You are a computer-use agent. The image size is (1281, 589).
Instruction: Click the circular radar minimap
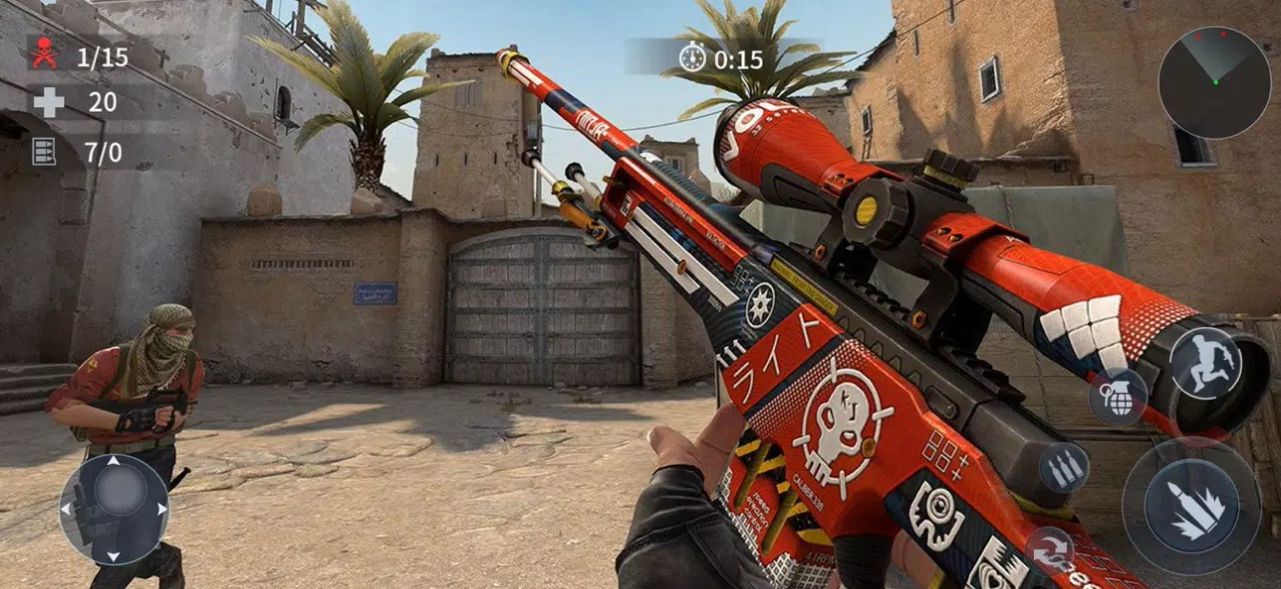1214,82
